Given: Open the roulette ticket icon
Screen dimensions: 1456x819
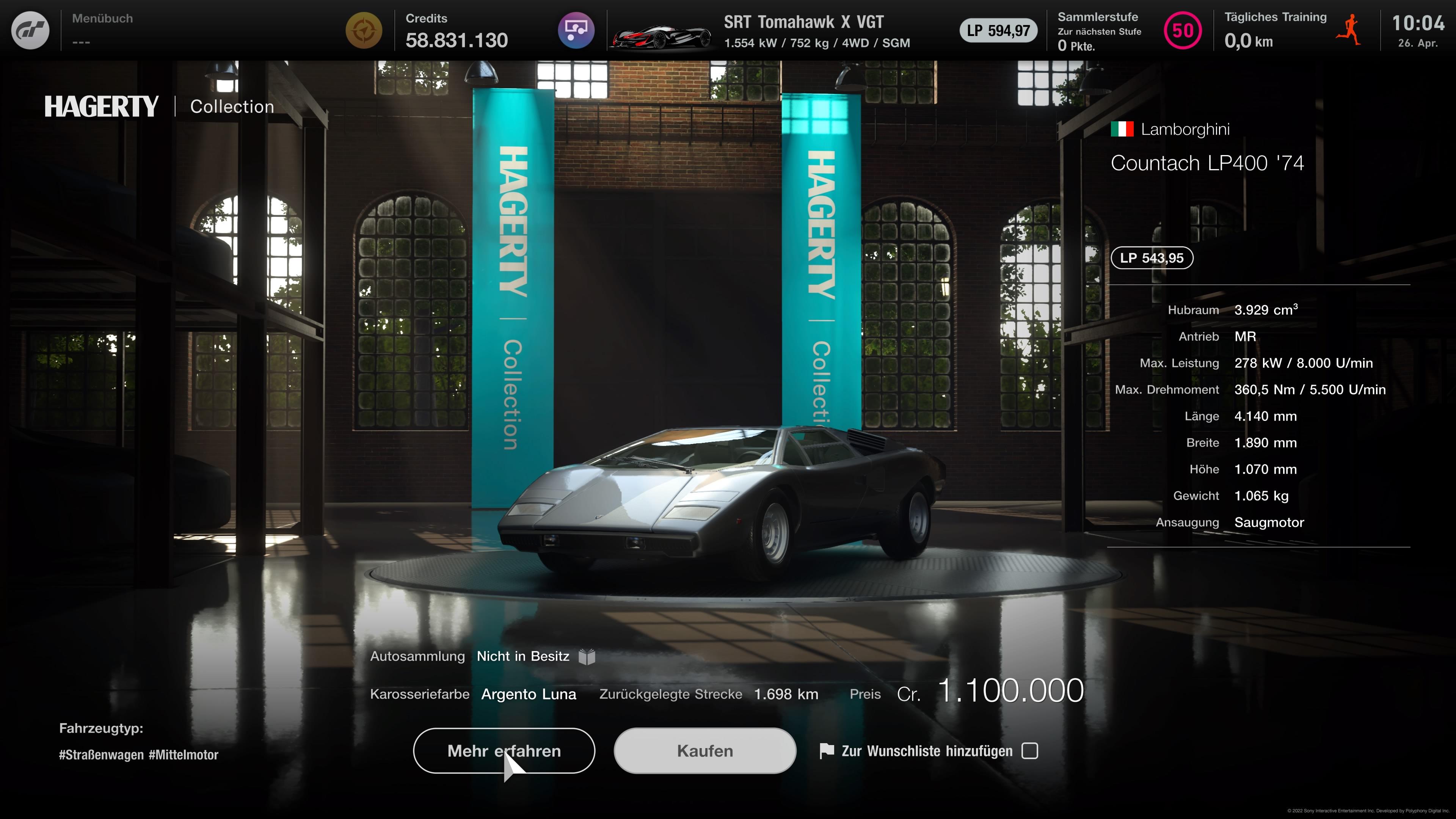Looking at the screenshot, I should click(x=576, y=30).
